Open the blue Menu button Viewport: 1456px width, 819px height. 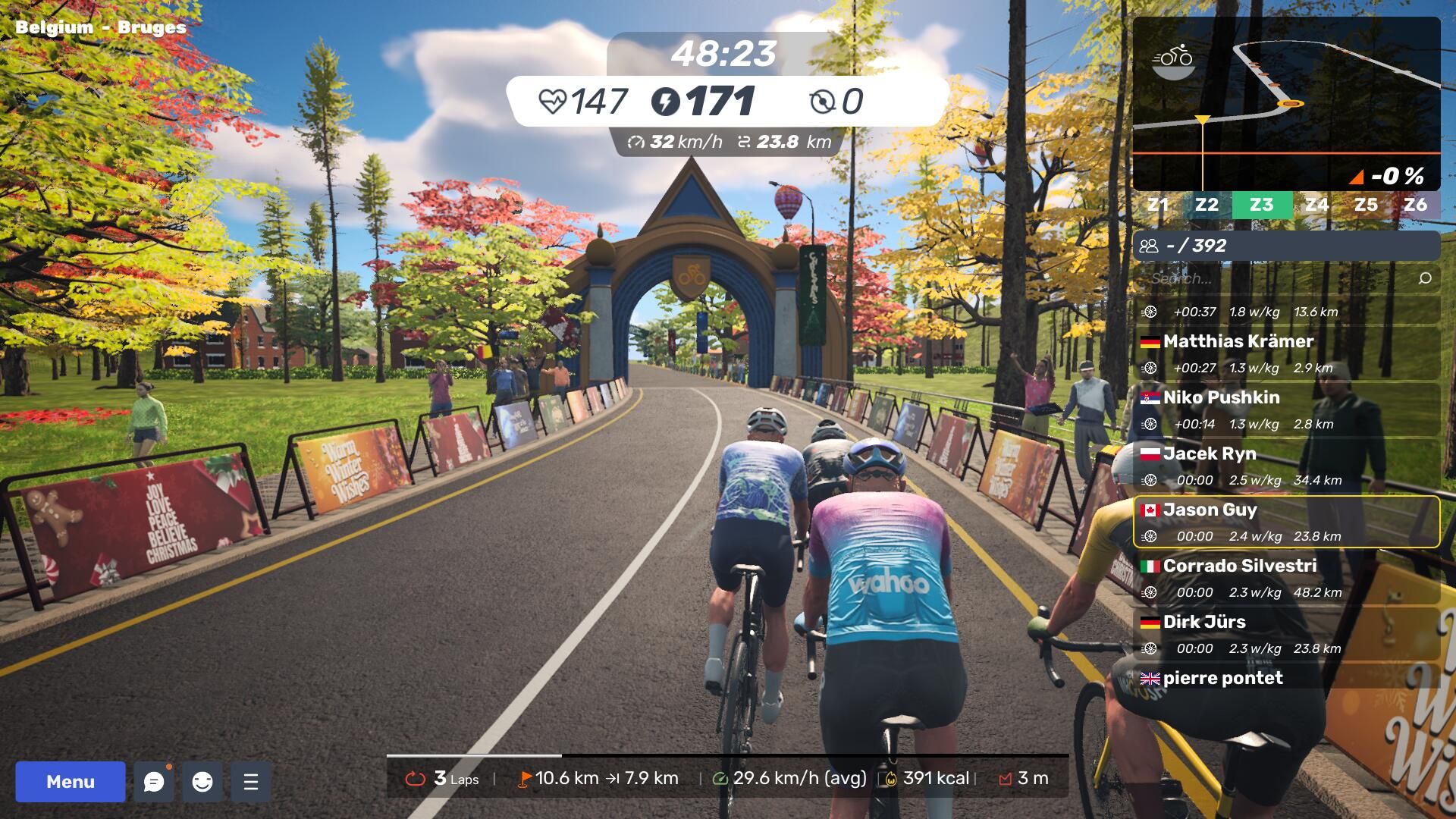click(71, 782)
